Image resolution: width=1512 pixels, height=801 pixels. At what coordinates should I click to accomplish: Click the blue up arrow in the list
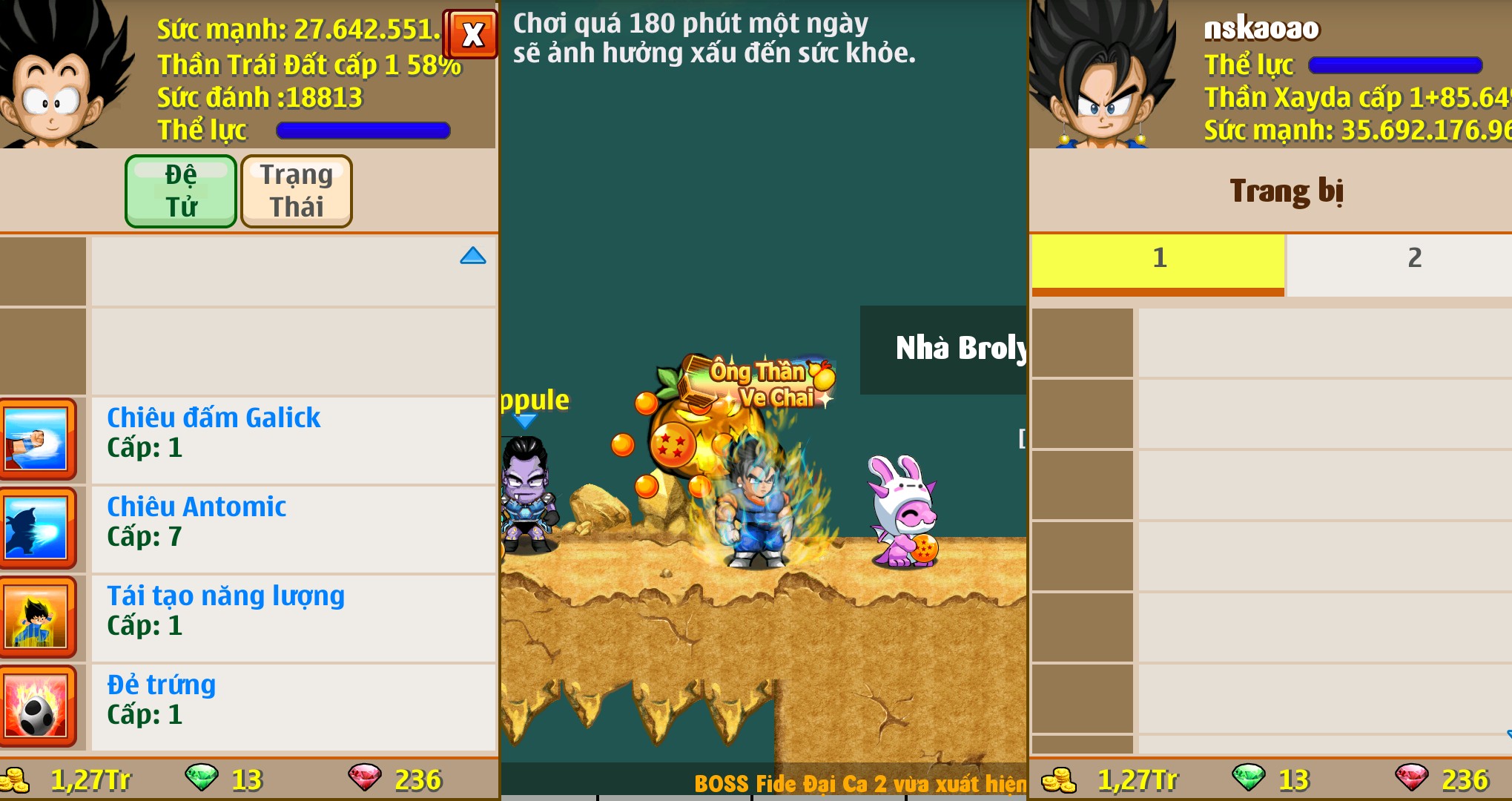point(472,256)
